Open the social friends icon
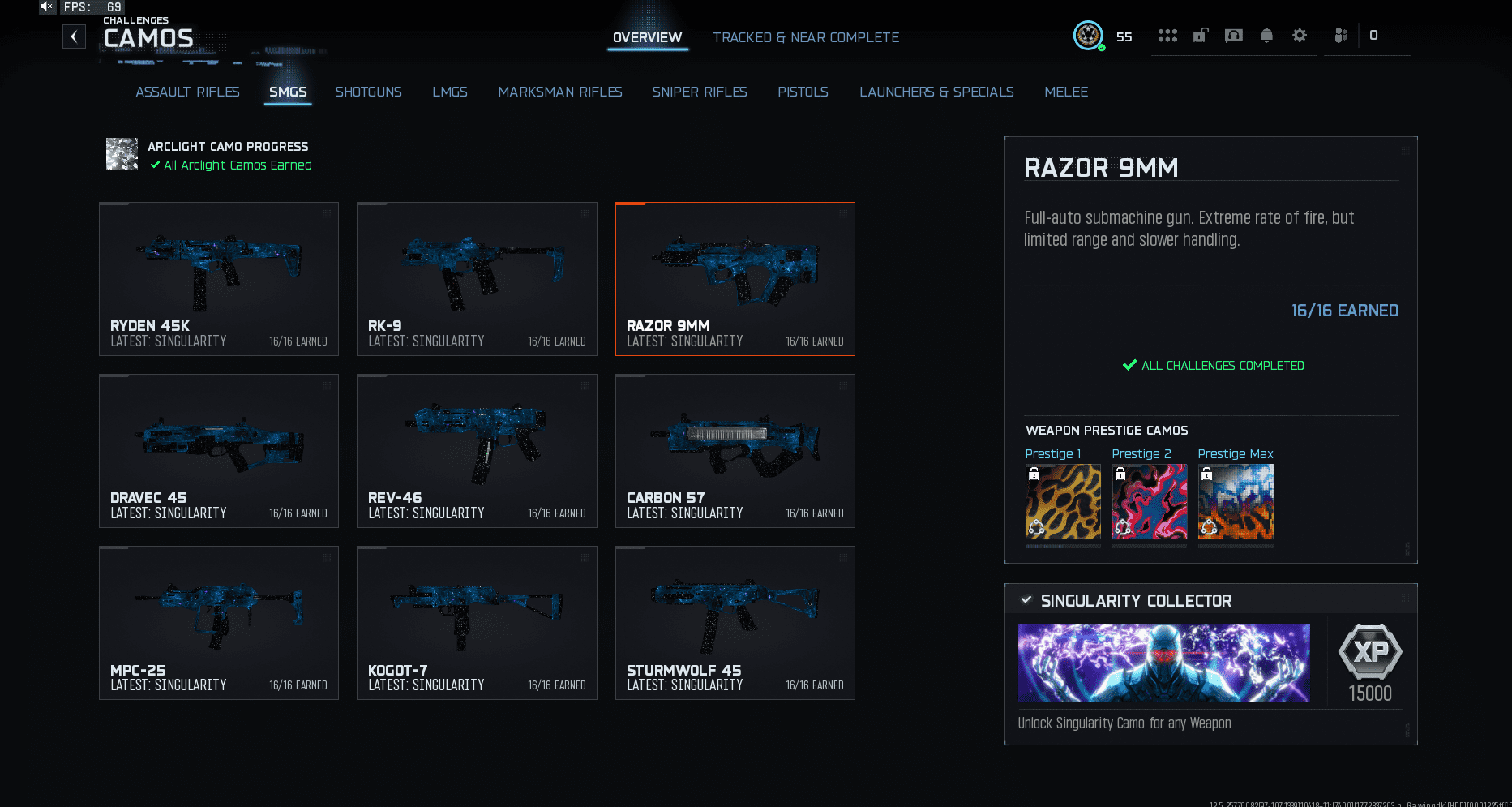This screenshot has width=1512, height=807. pos(1342,35)
